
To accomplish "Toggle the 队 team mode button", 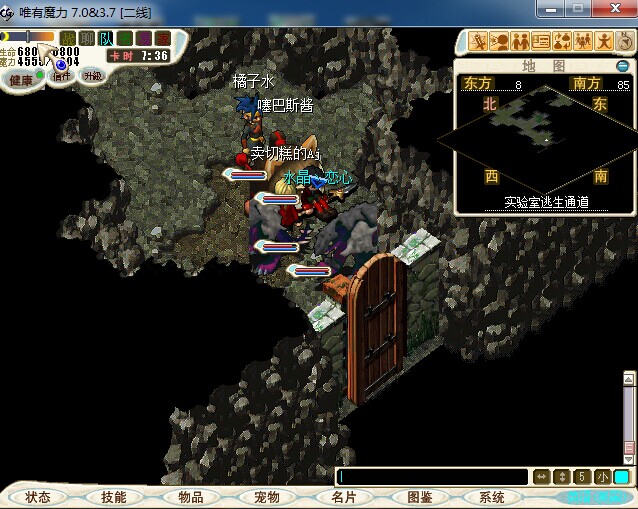I will [106, 38].
